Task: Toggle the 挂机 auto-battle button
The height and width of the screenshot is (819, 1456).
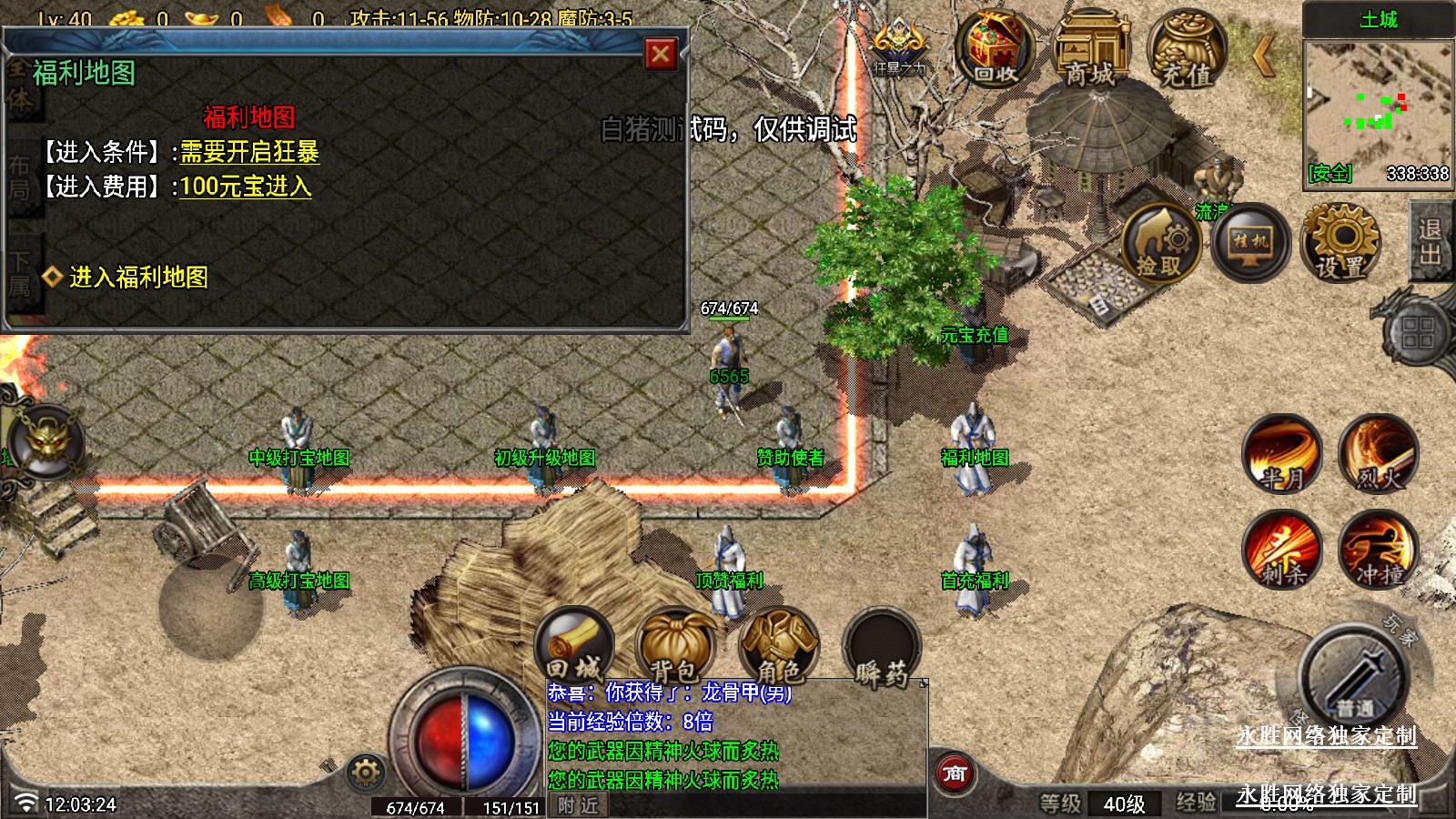Action: (x=1250, y=242)
